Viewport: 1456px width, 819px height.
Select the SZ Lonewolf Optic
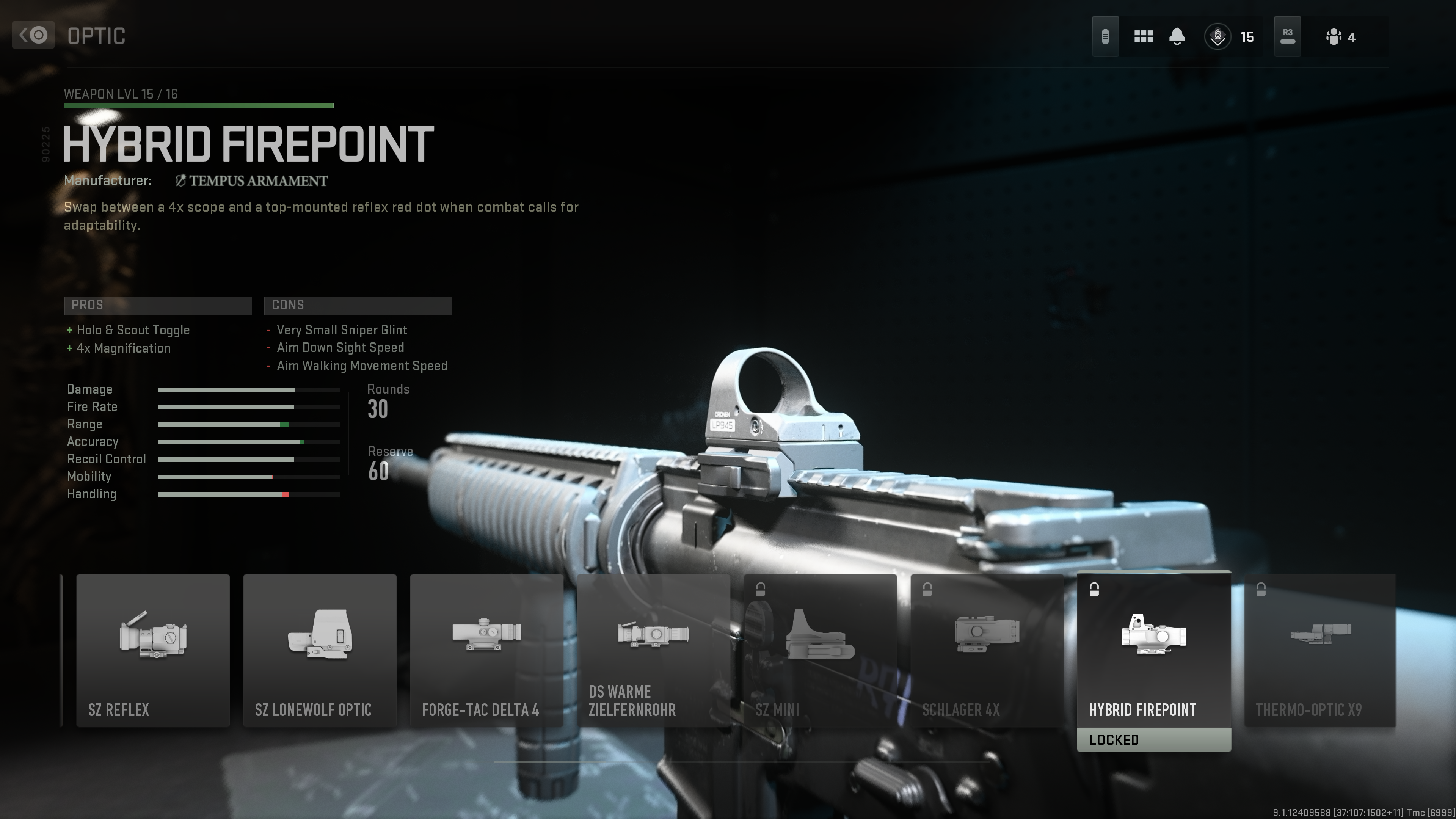pos(319,650)
